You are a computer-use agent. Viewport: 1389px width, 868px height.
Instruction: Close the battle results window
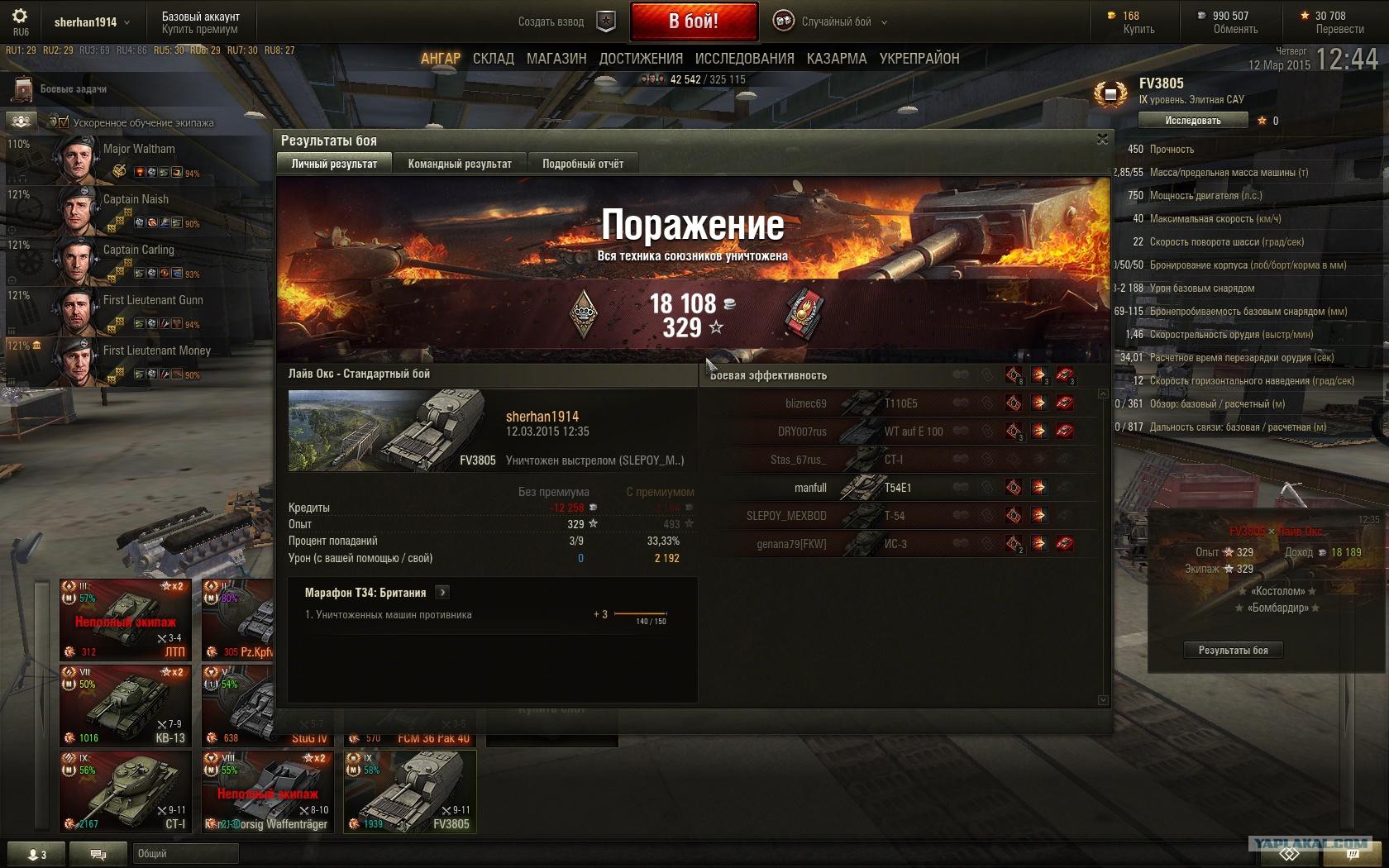(1102, 140)
